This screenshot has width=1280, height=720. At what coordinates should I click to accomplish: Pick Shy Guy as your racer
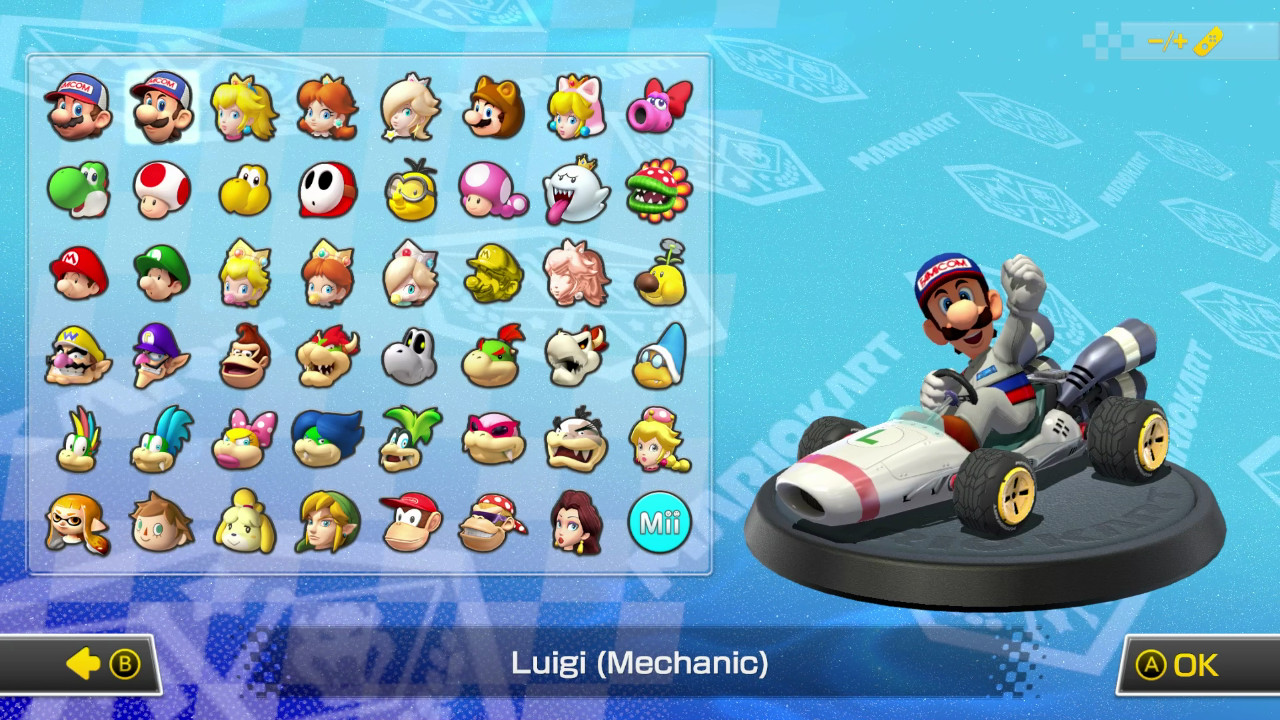pyautogui.click(x=328, y=190)
